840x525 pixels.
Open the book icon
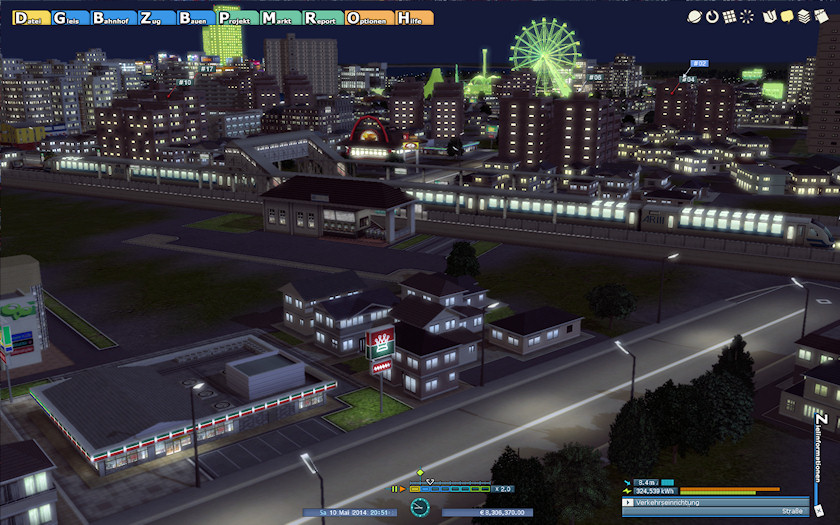770,16
